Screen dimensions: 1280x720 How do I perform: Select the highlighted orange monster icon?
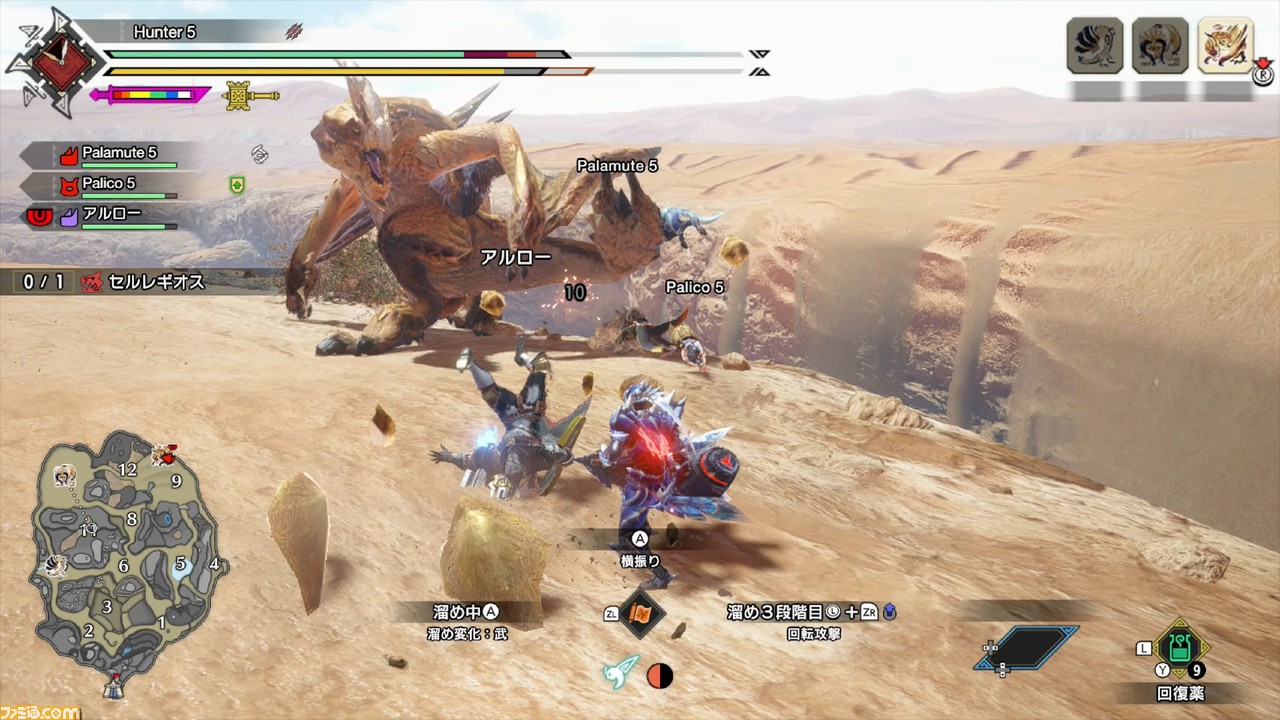tap(1225, 45)
